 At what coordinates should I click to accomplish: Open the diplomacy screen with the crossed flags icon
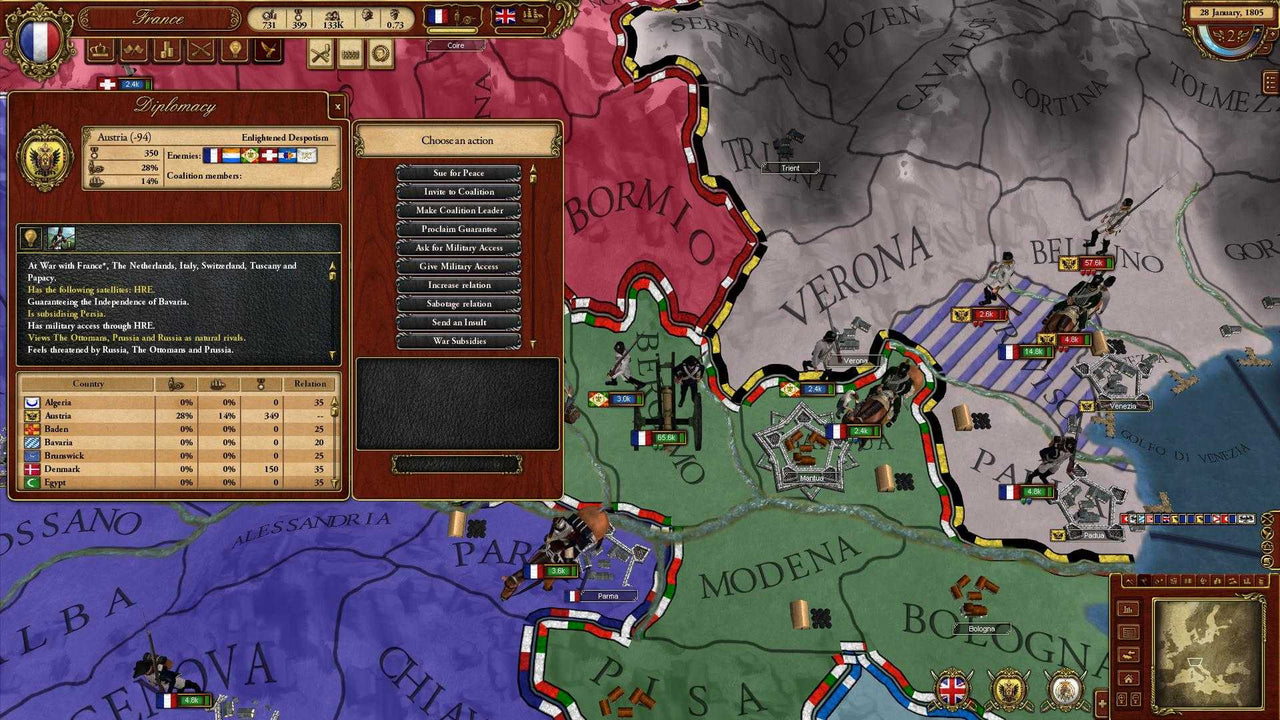point(133,47)
